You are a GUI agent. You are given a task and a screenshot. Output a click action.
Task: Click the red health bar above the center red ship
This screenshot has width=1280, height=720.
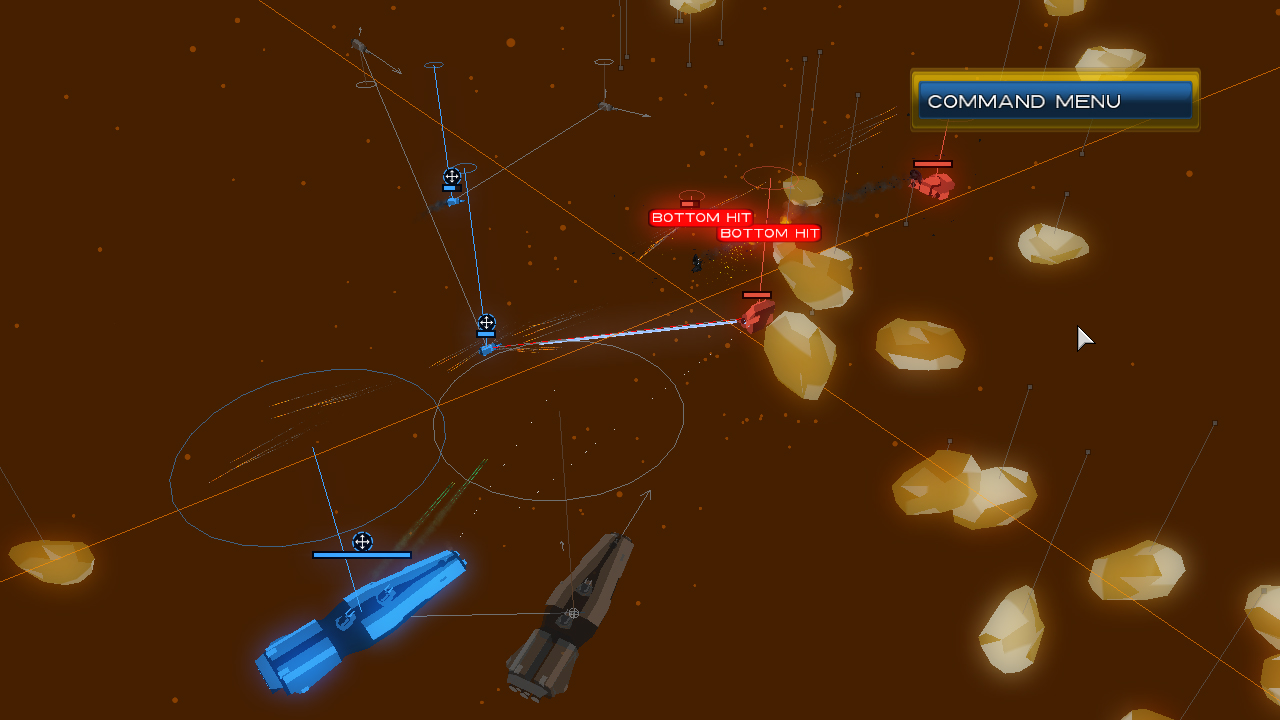point(757,293)
